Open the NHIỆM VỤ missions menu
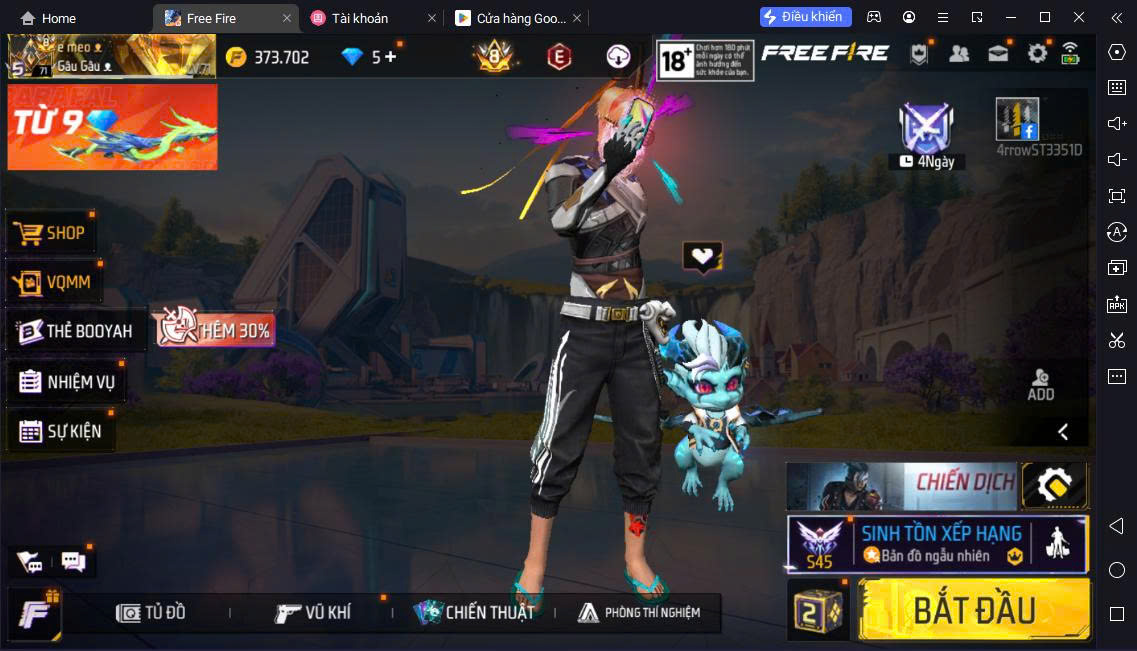The height and width of the screenshot is (651, 1137). pyautogui.click(x=67, y=381)
